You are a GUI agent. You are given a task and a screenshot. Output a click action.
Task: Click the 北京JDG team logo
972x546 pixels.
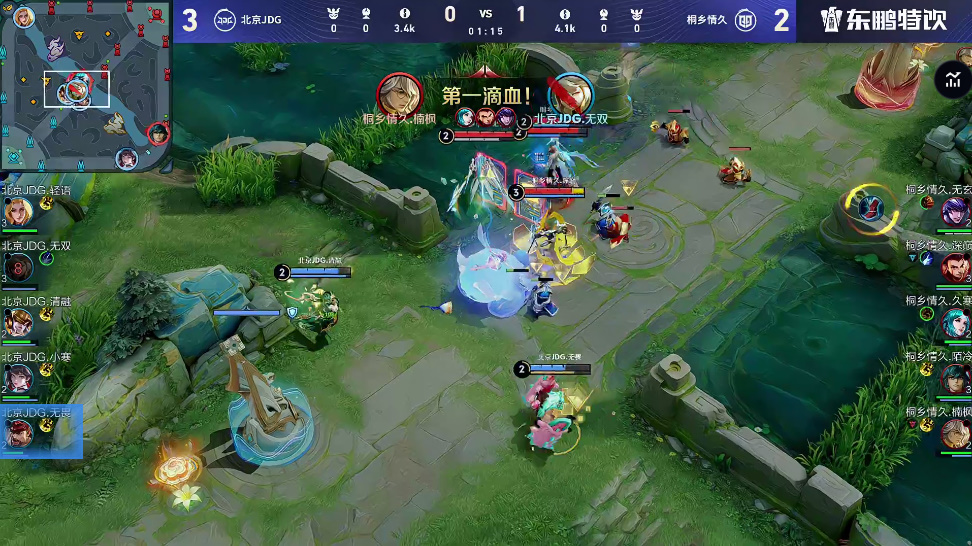pos(225,20)
